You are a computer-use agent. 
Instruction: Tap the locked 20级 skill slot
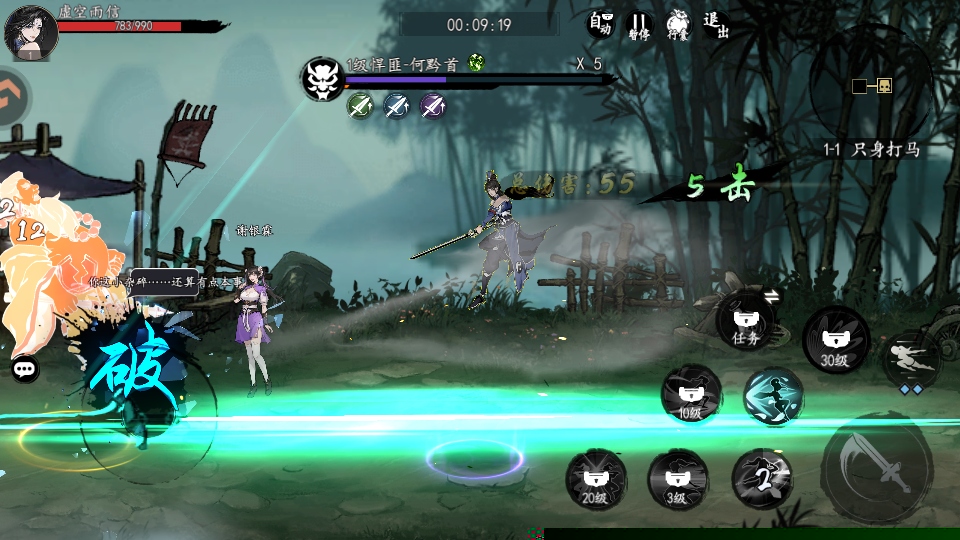pyautogui.click(x=596, y=479)
